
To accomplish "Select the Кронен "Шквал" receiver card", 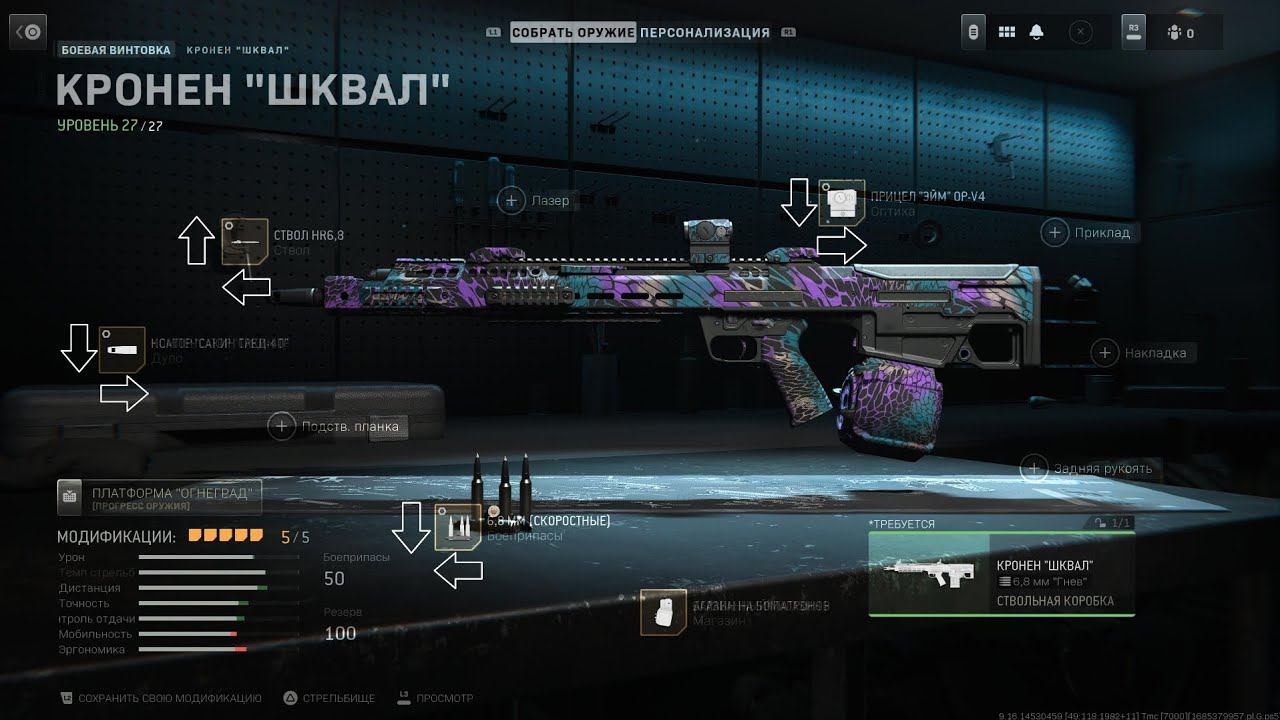I will tap(1001, 574).
